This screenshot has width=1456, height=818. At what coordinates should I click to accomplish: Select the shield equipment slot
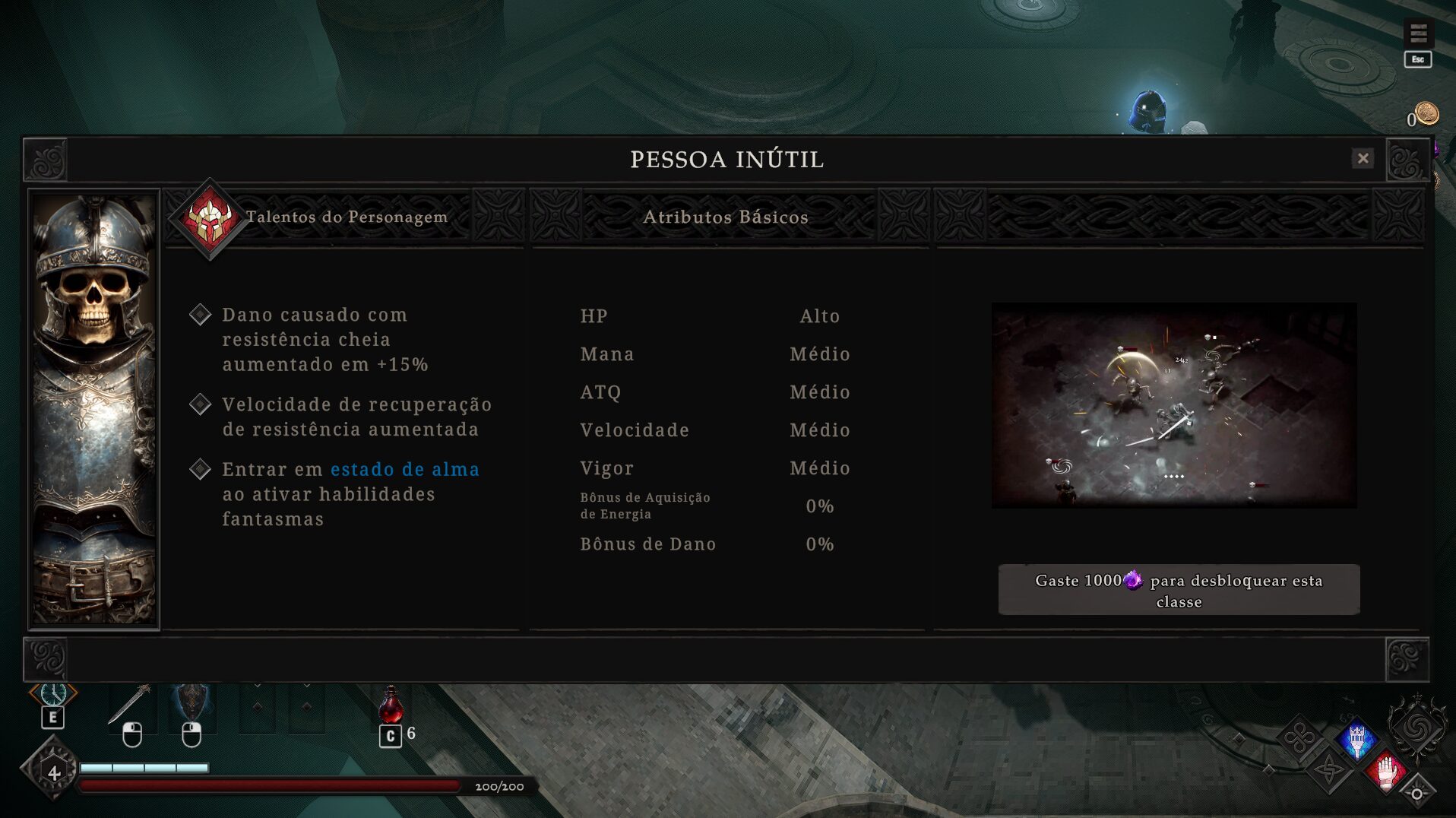(x=191, y=702)
